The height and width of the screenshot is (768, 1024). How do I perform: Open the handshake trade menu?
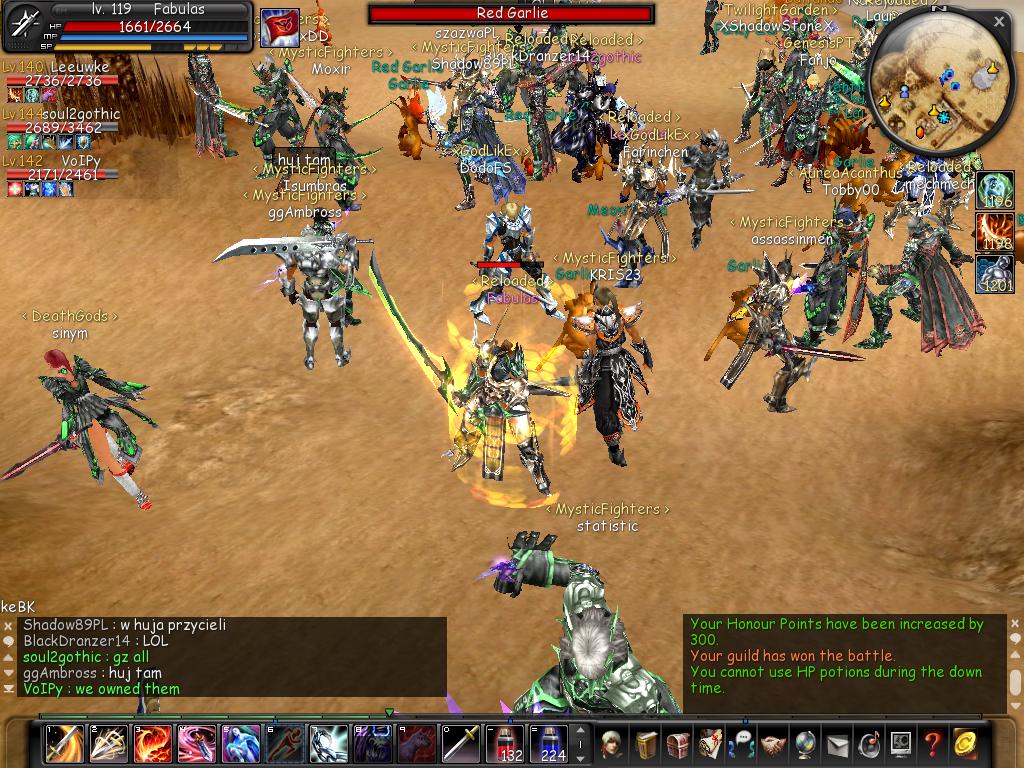[x=774, y=744]
